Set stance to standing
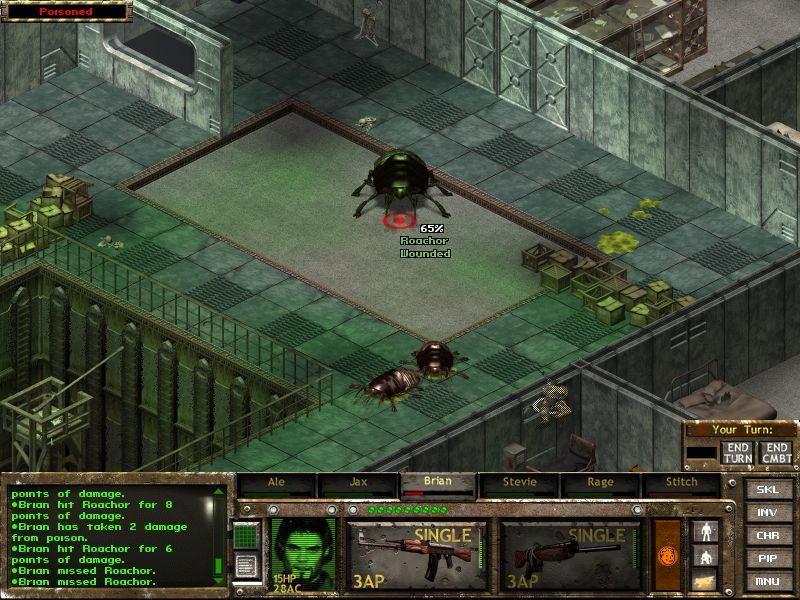 pyautogui.click(x=706, y=531)
